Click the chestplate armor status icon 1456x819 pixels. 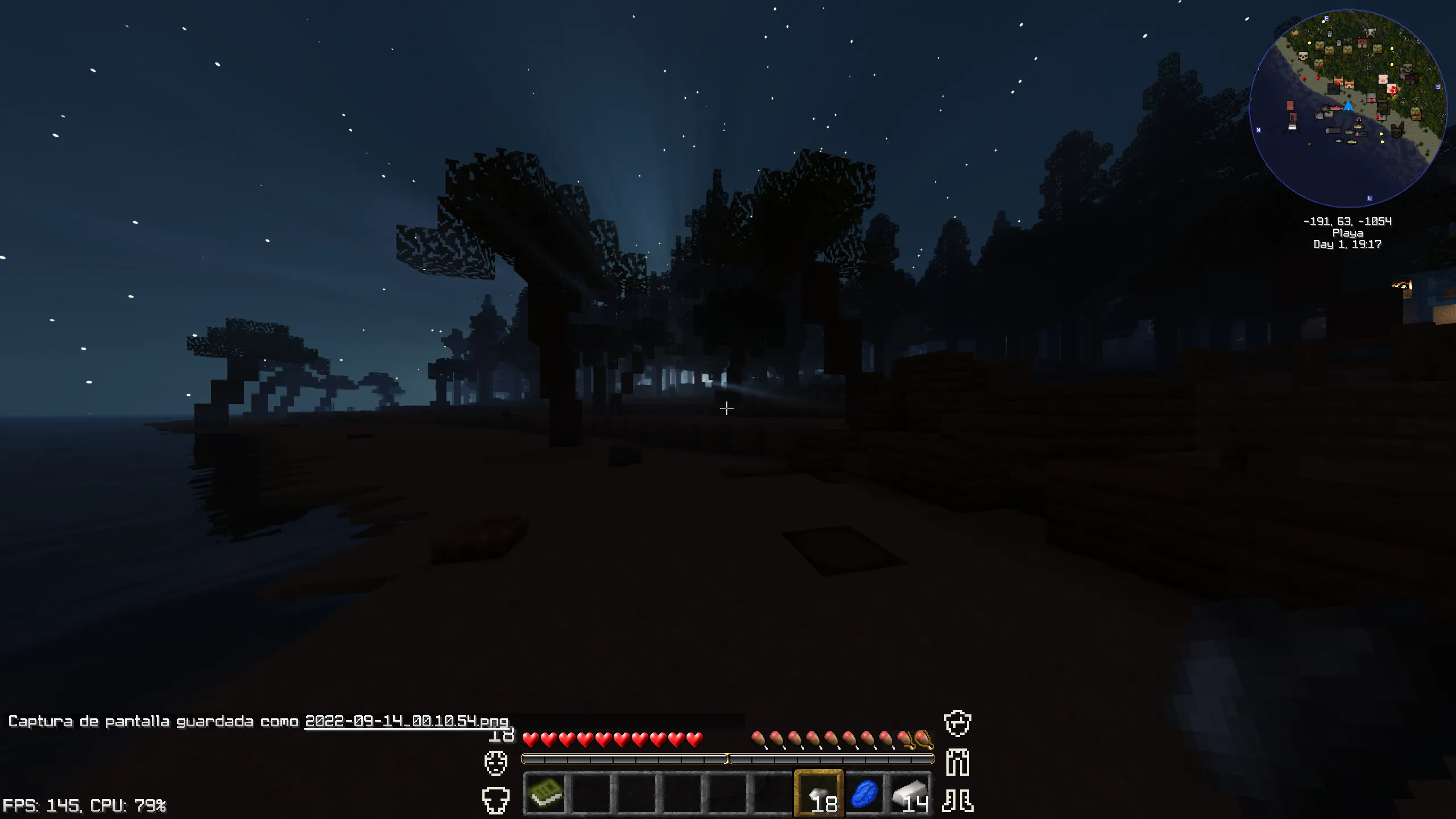click(497, 801)
